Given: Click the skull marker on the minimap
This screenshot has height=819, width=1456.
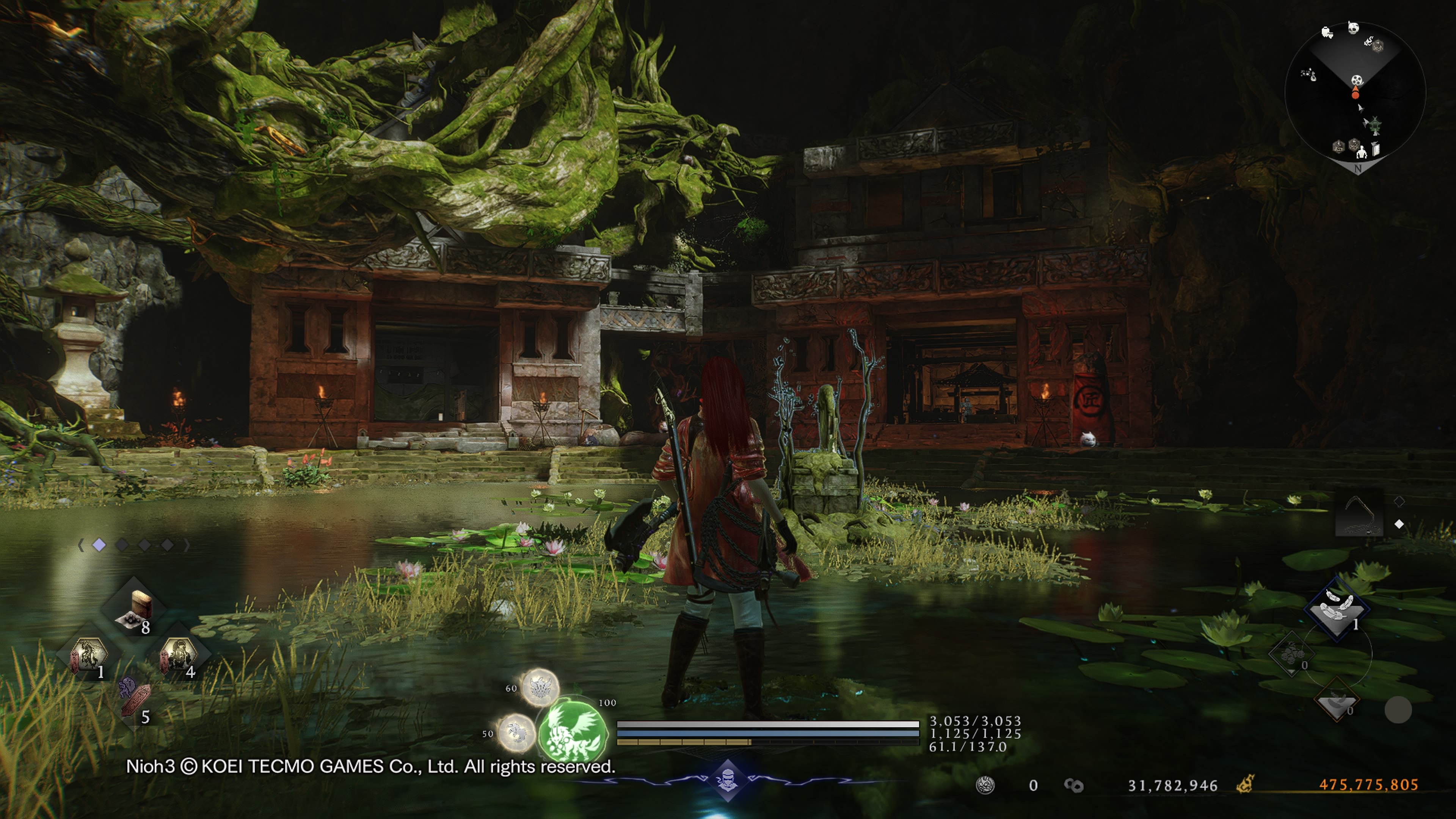Looking at the screenshot, I should 1353,28.
